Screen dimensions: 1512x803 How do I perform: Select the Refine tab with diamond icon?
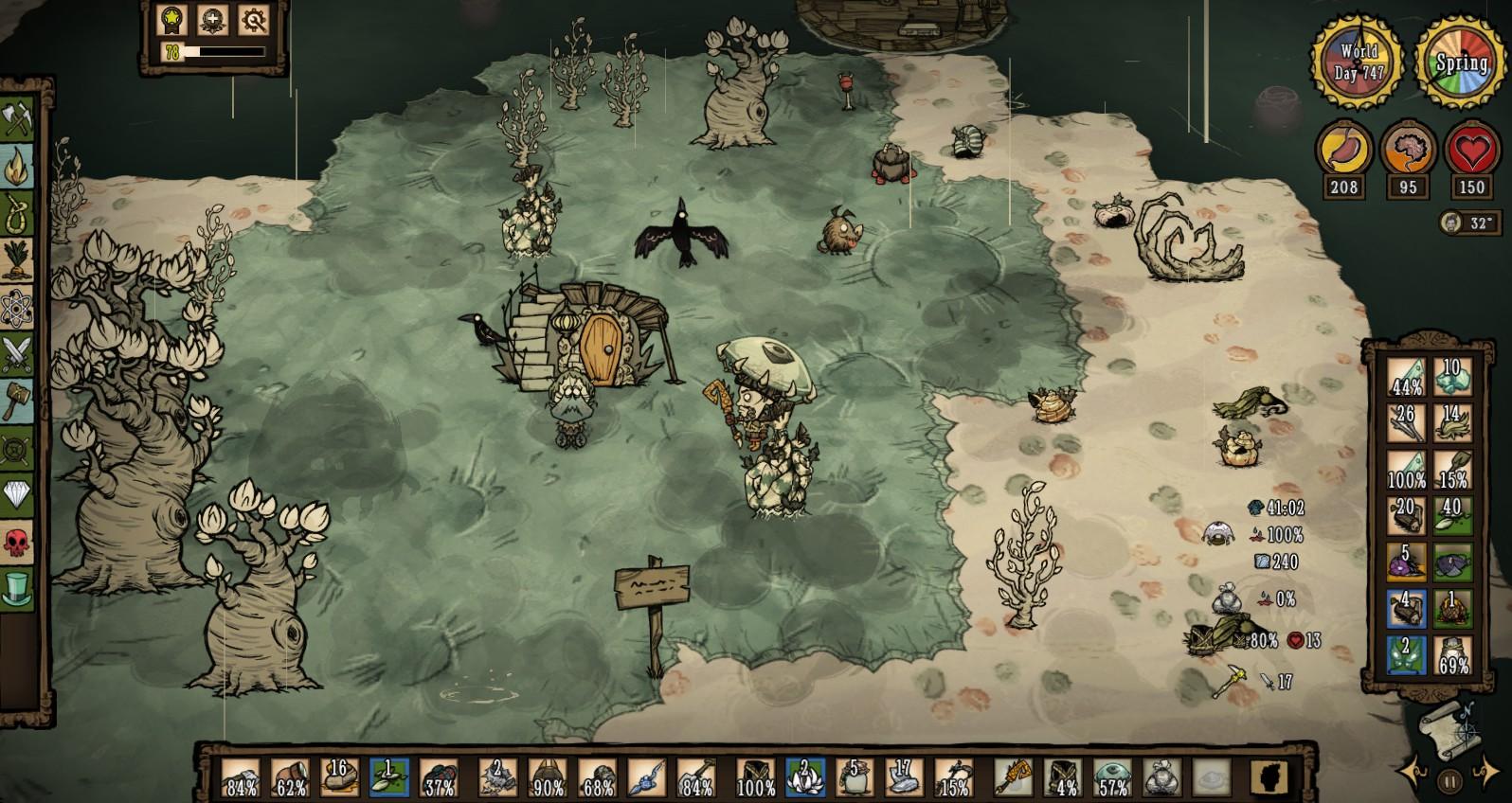click(17, 494)
